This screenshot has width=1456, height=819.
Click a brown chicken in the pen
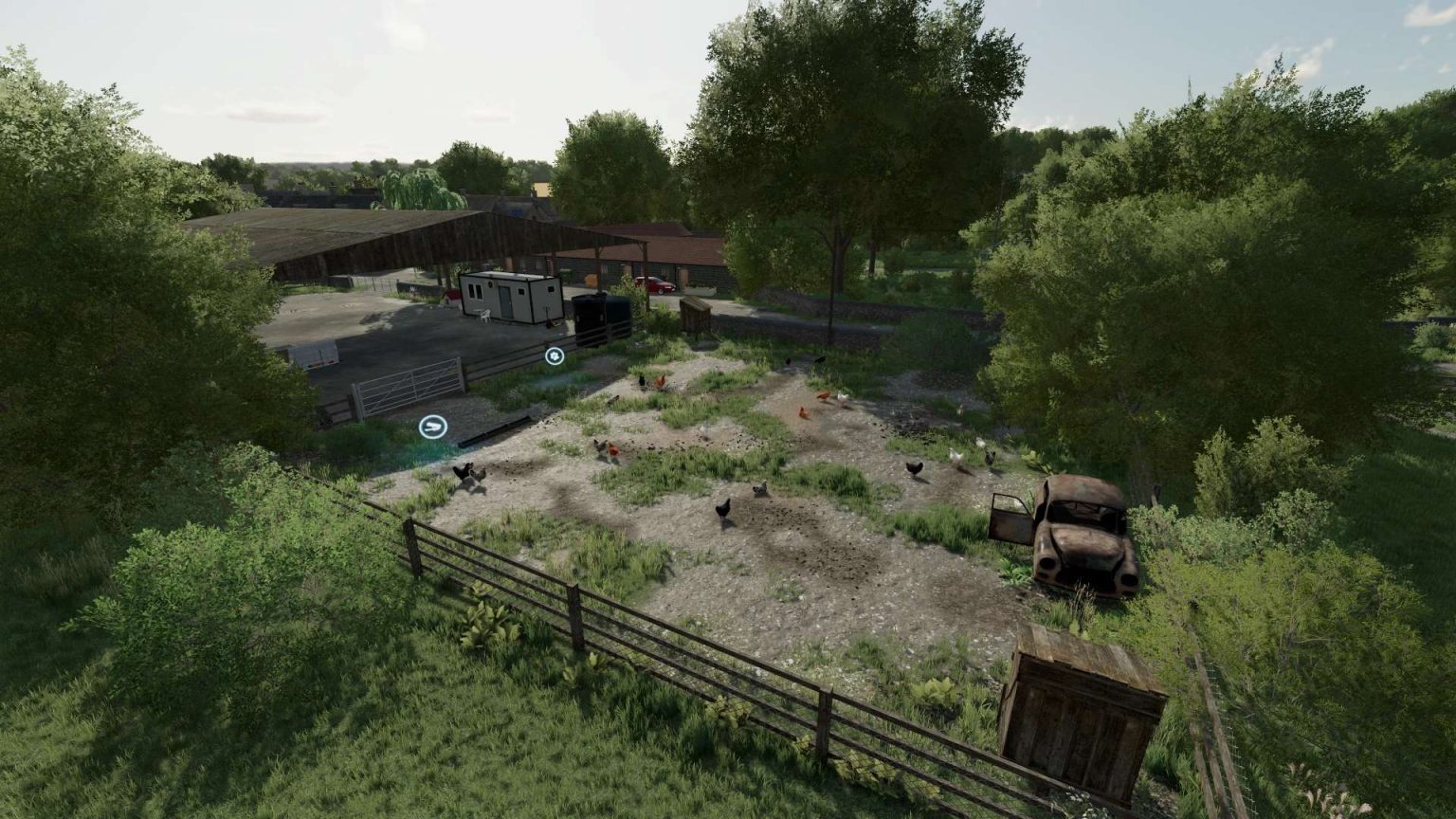[x=805, y=412]
